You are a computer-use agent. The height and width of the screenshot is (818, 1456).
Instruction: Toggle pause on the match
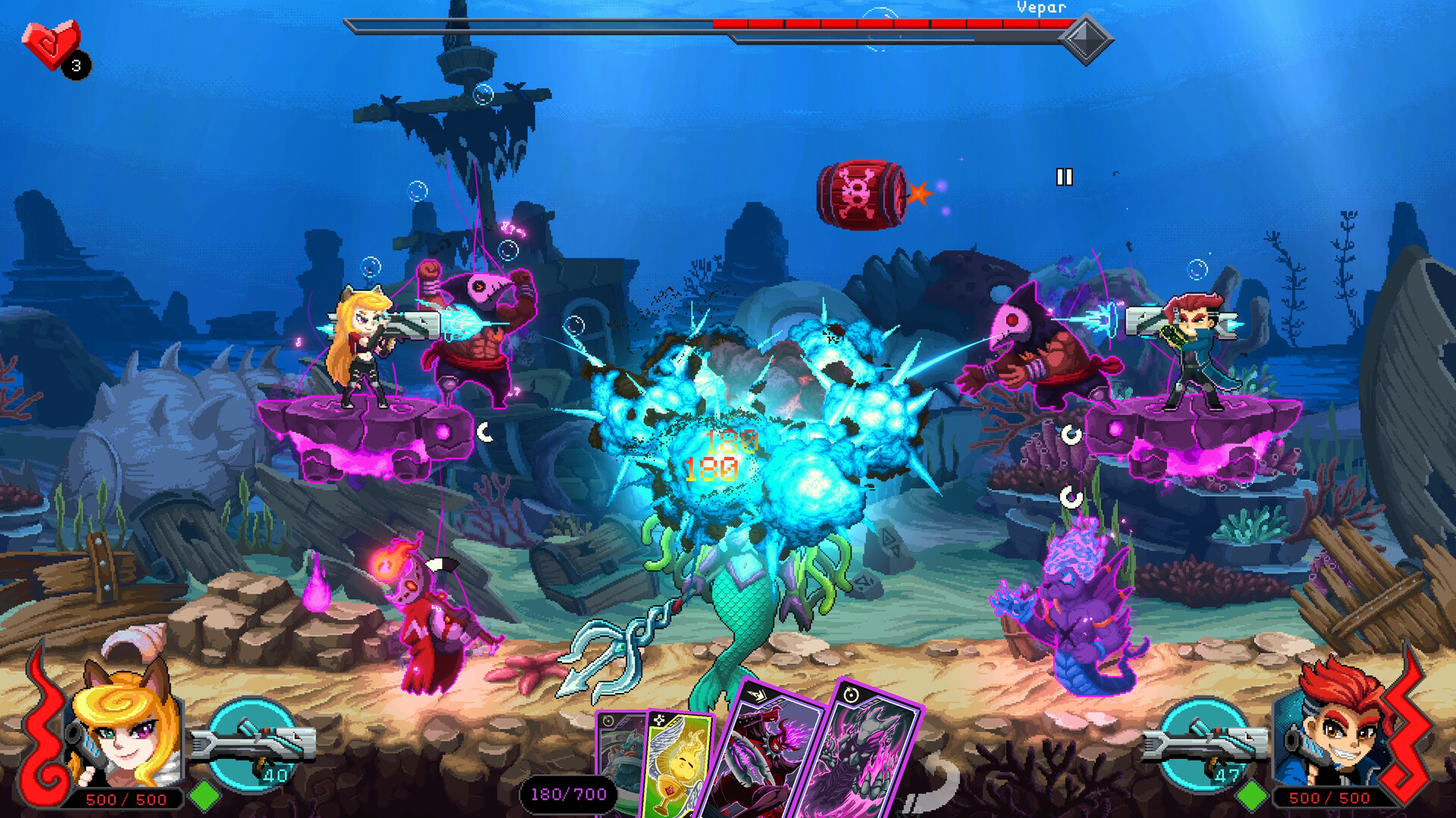click(x=1065, y=176)
